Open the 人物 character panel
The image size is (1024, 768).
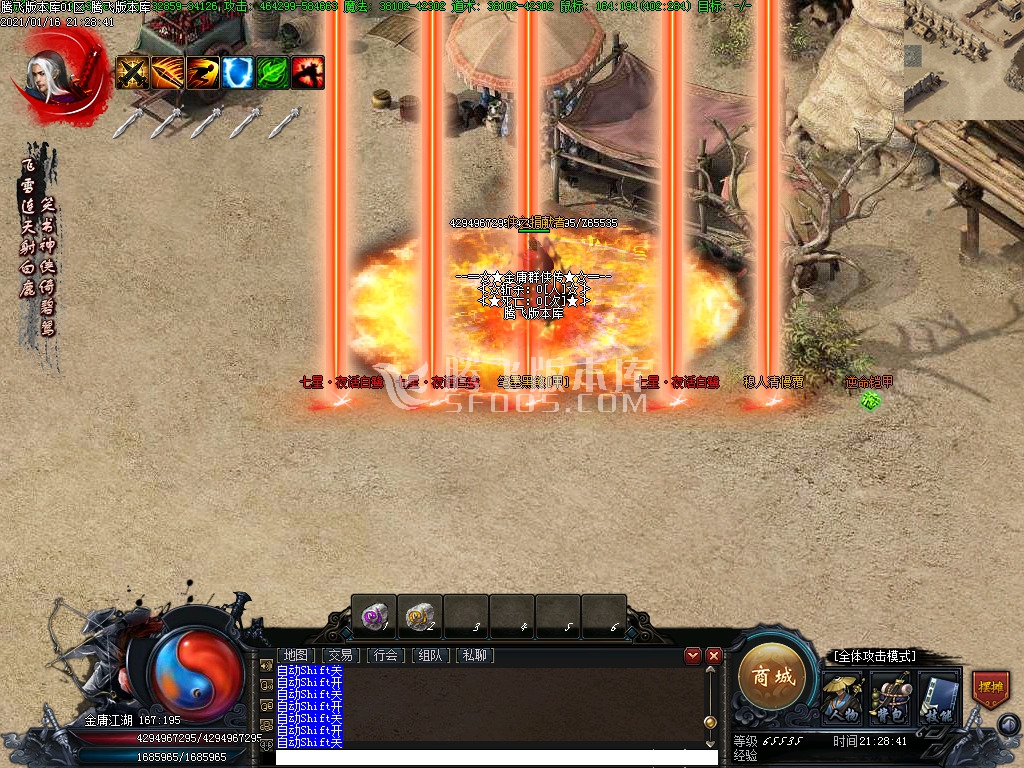tap(841, 697)
